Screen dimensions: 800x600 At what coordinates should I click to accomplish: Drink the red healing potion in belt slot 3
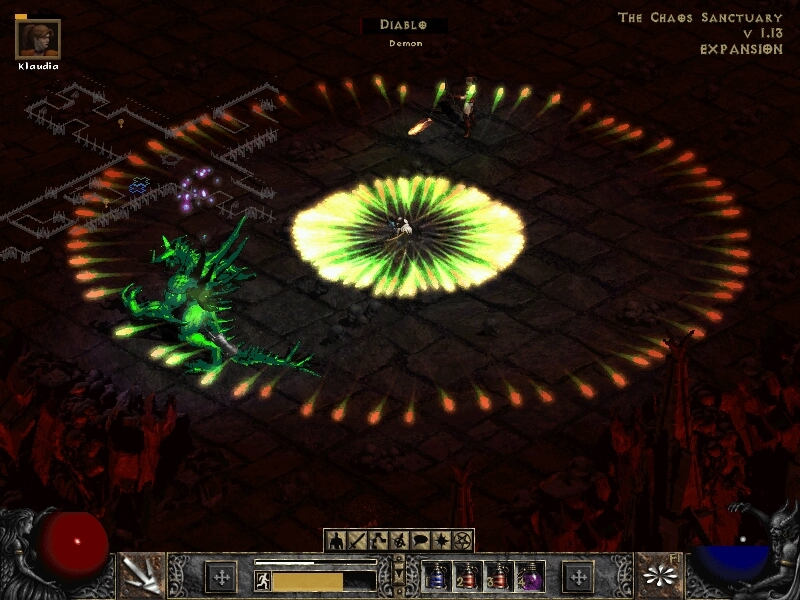[x=499, y=577]
